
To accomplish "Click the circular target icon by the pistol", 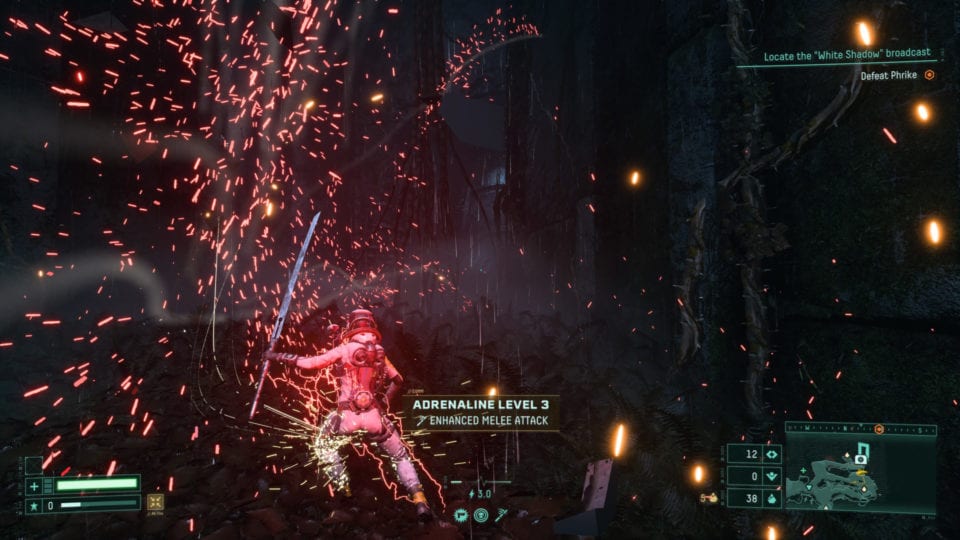I will 481,515.
